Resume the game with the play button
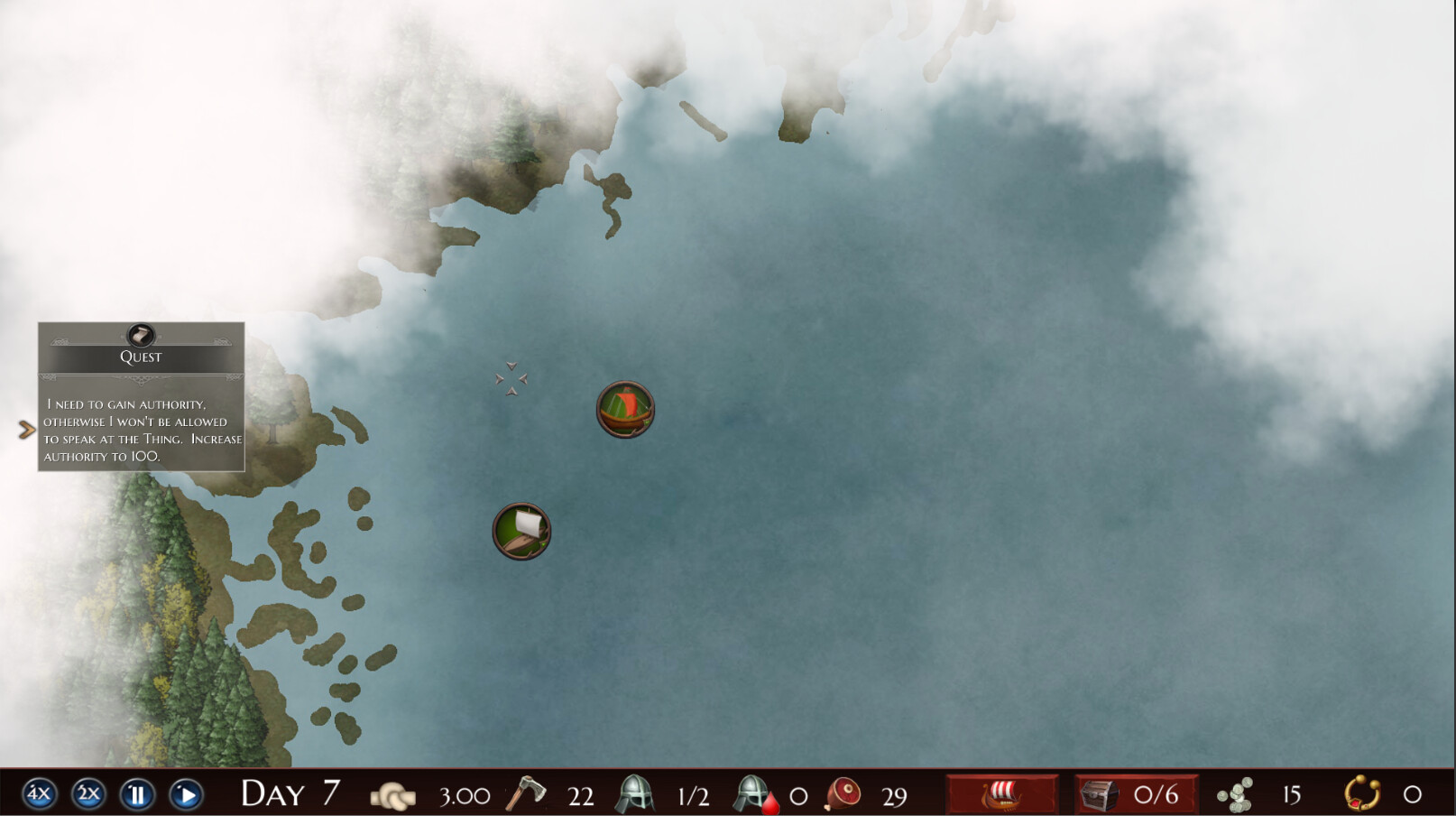The height and width of the screenshot is (816, 1456). point(187,795)
